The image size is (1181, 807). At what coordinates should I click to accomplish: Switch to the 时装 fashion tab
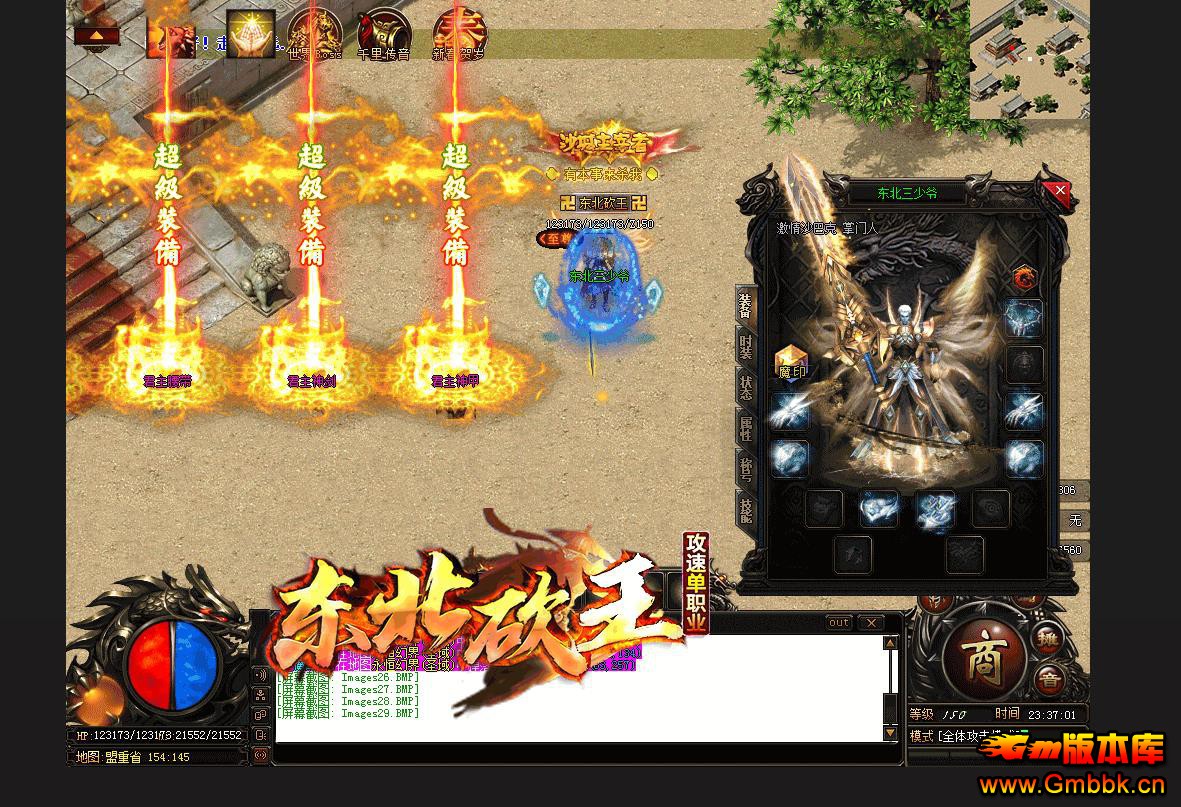point(746,347)
